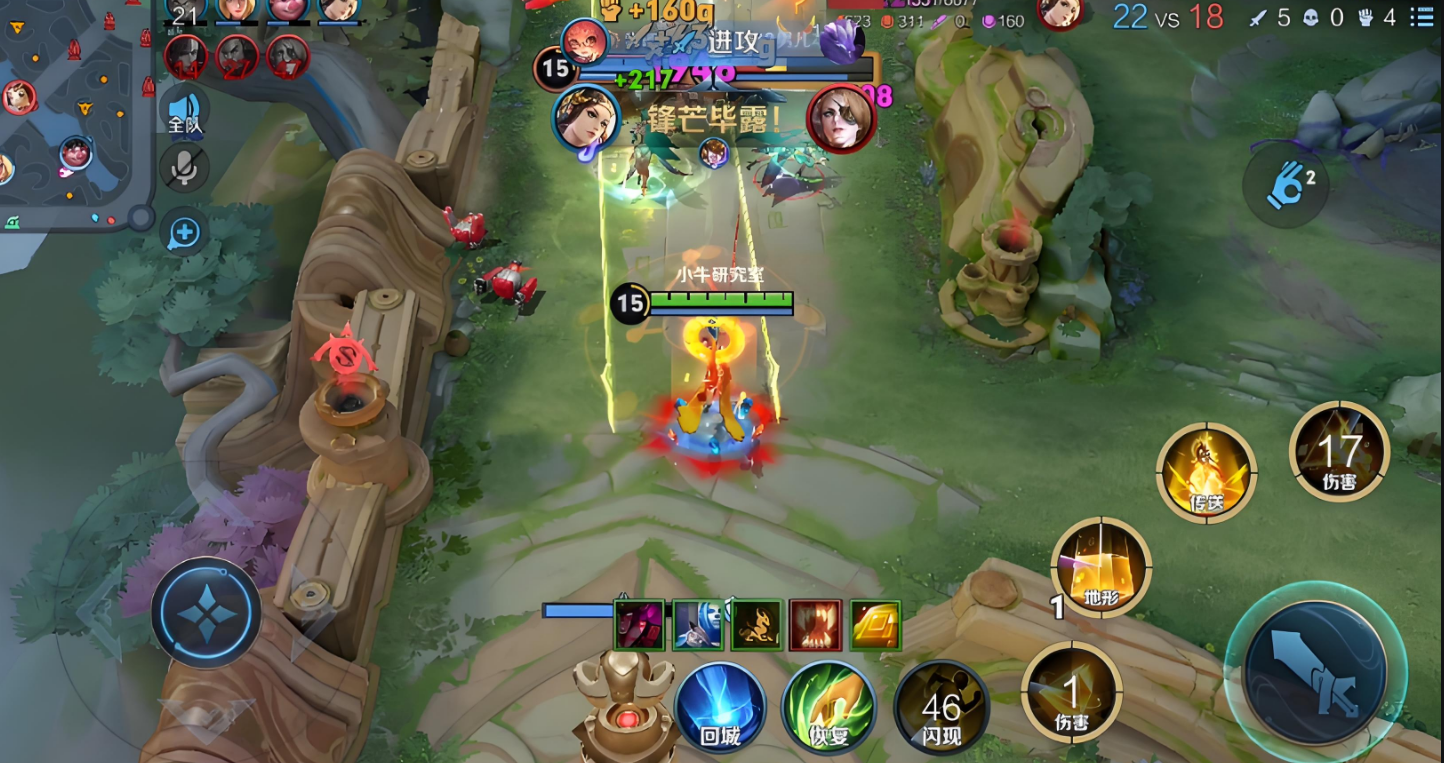Tap the OK hand gesture signal button

tap(1286, 186)
